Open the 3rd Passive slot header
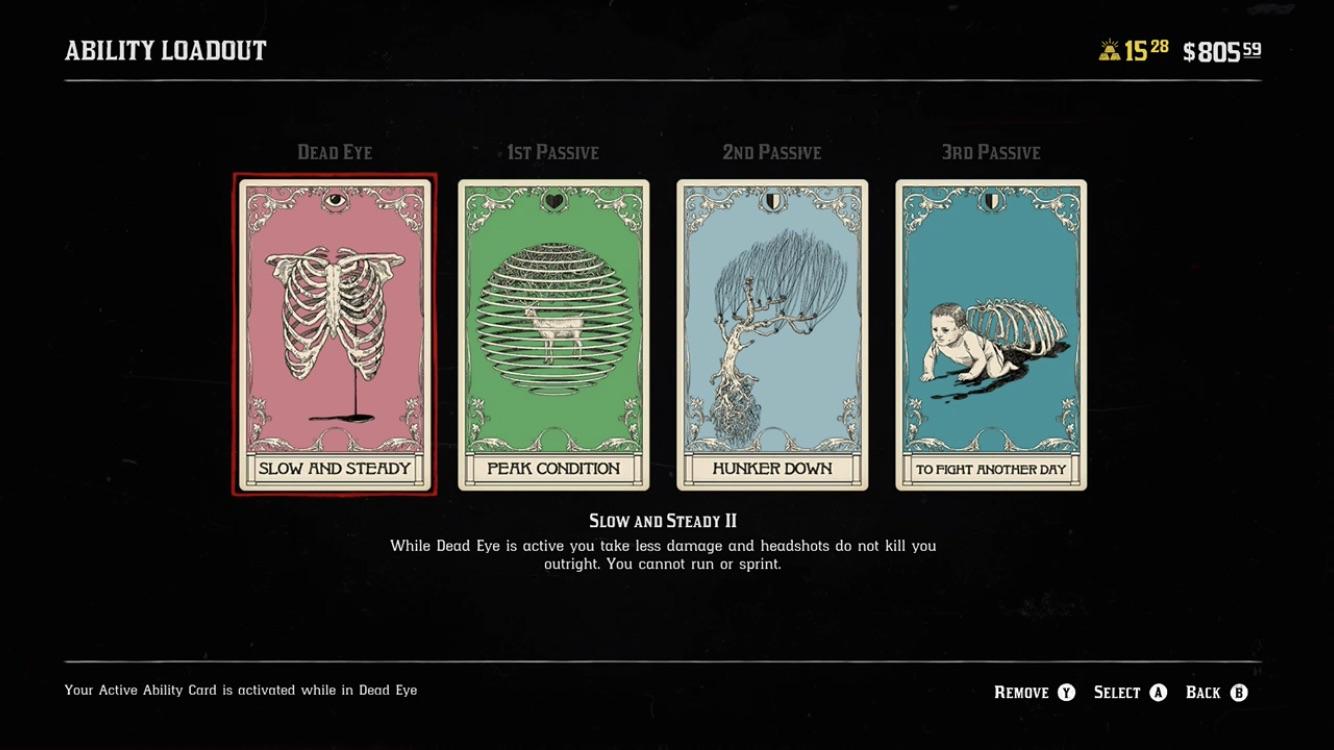Image resolution: width=1334 pixels, height=750 pixels. tap(989, 152)
